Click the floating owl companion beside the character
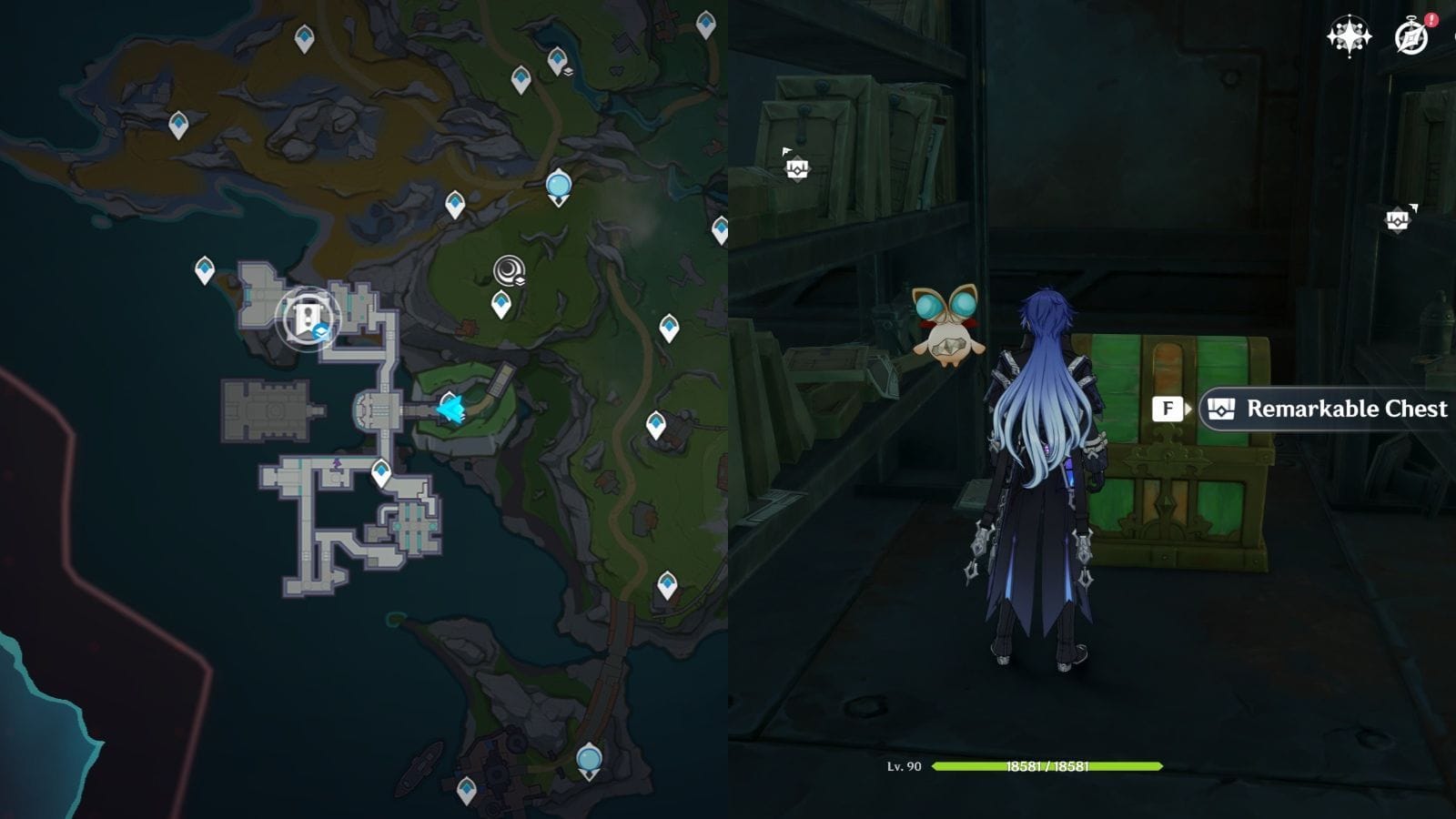Image resolution: width=1456 pixels, height=819 pixels. pos(951,328)
